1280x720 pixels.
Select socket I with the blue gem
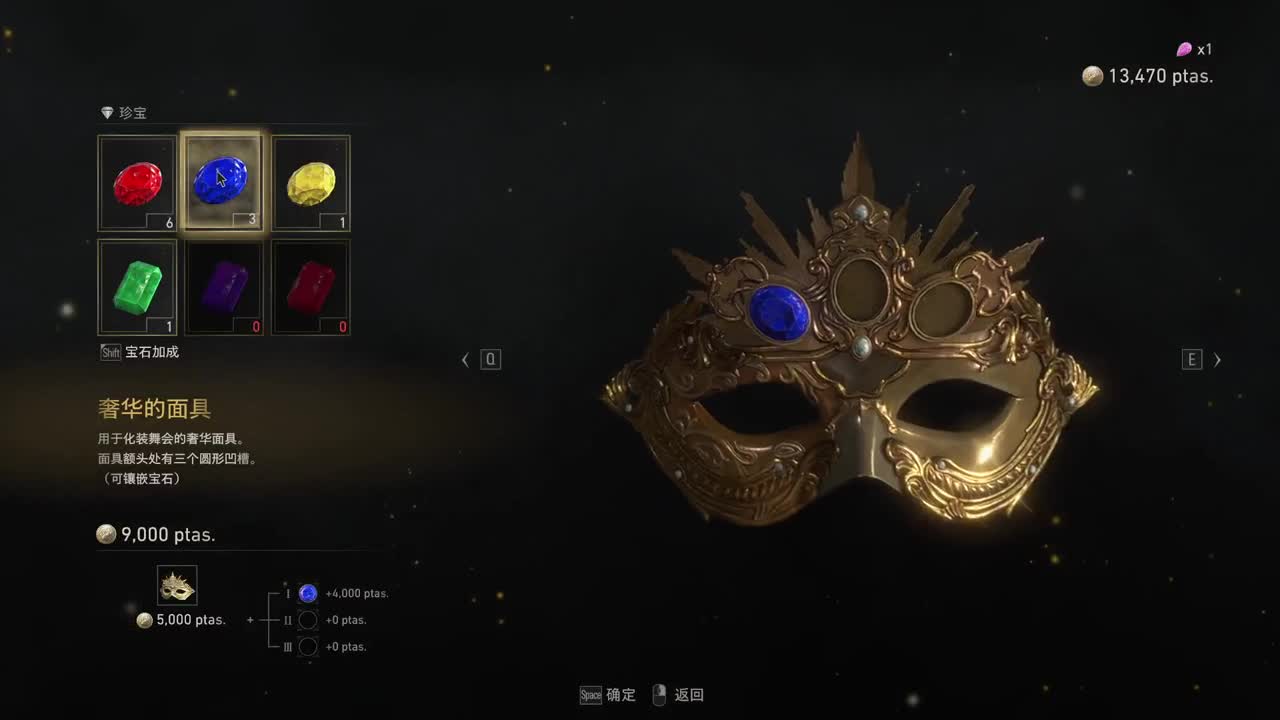[x=307, y=593]
